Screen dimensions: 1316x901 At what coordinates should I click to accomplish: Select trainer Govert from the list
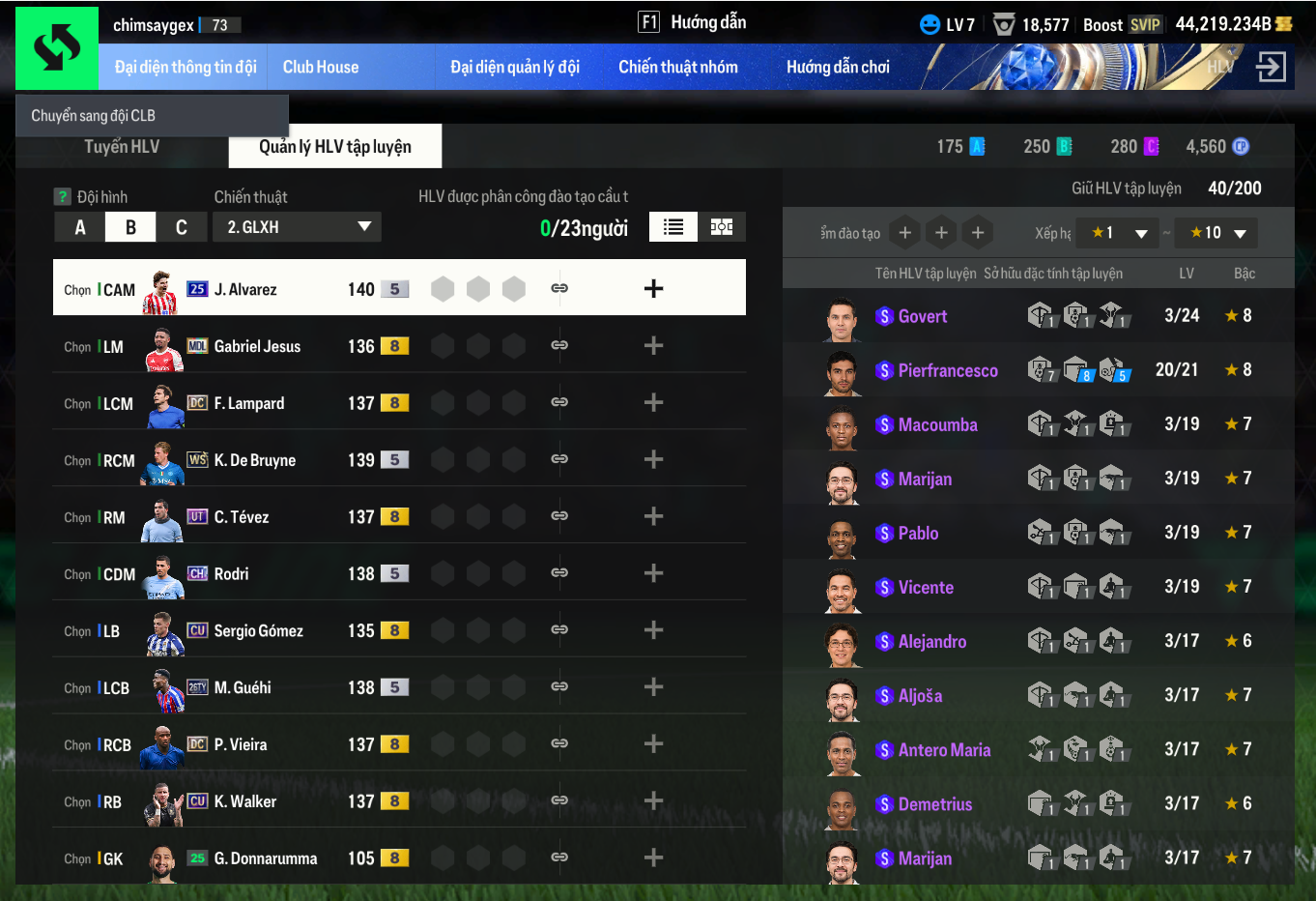922,316
